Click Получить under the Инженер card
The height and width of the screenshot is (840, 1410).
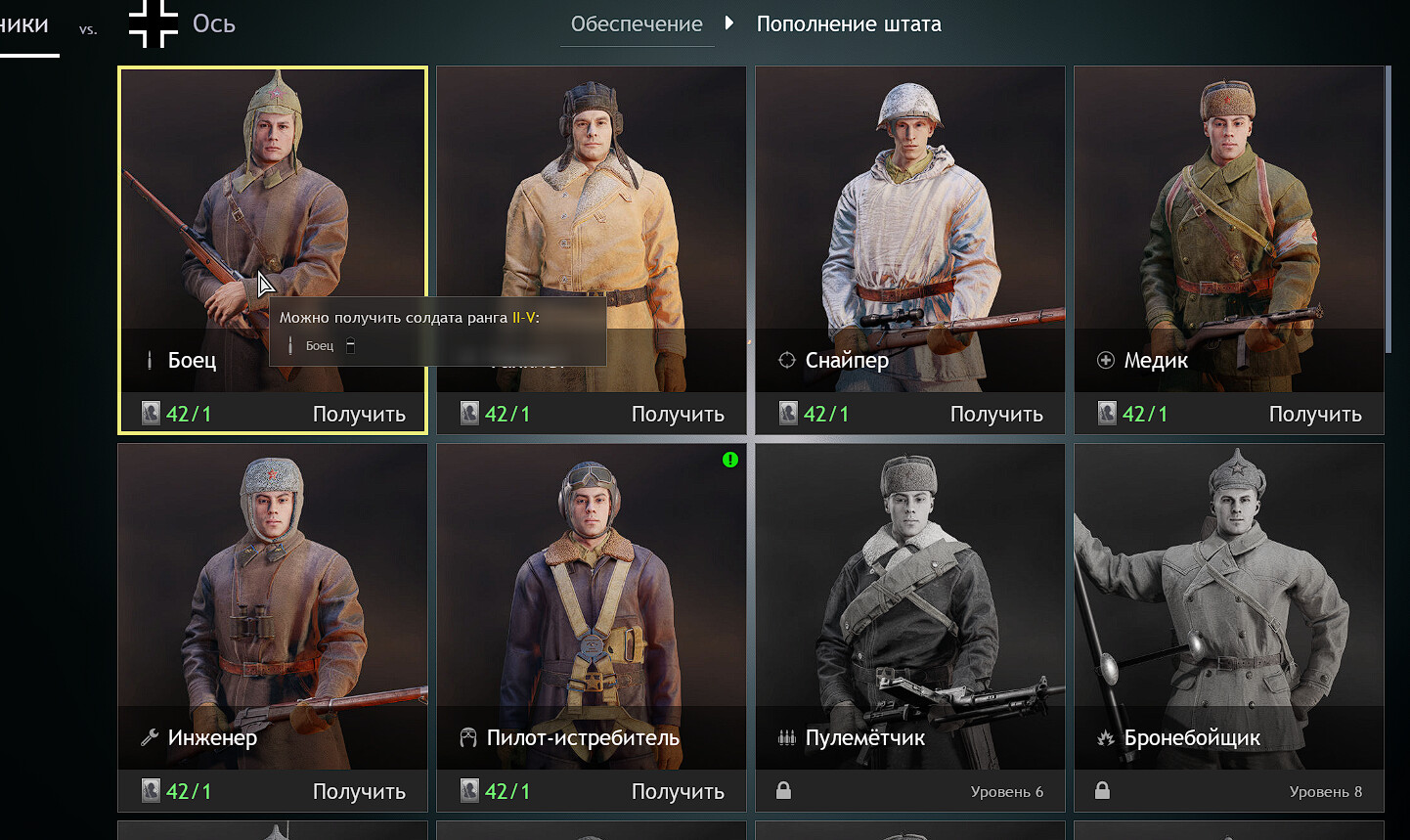coord(358,792)
